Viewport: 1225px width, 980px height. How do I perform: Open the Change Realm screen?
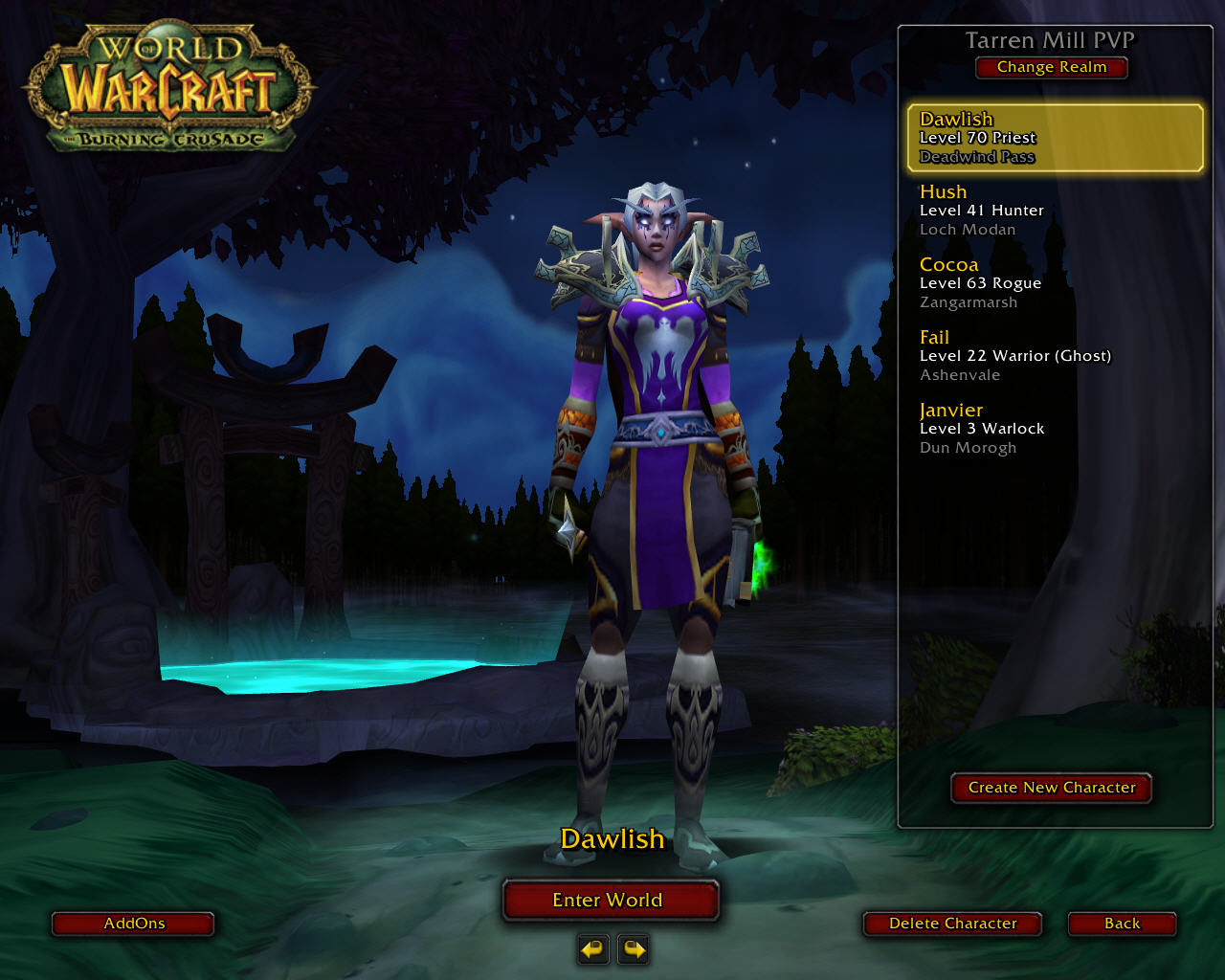[1051, 67]
